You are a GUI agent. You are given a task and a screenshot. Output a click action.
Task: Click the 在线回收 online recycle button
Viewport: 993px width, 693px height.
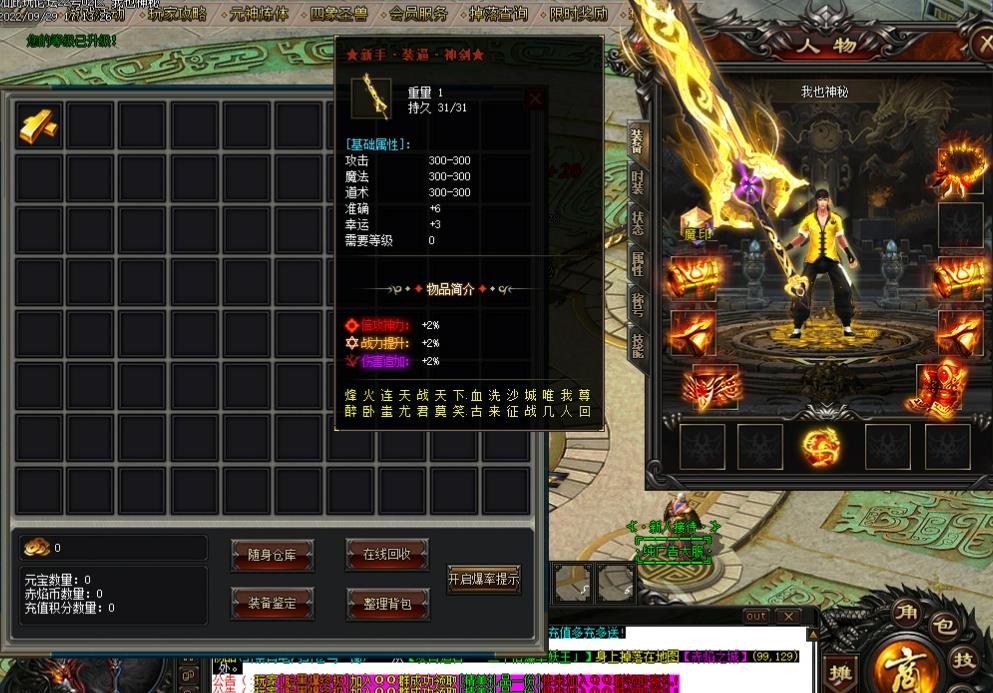[387, 555]
